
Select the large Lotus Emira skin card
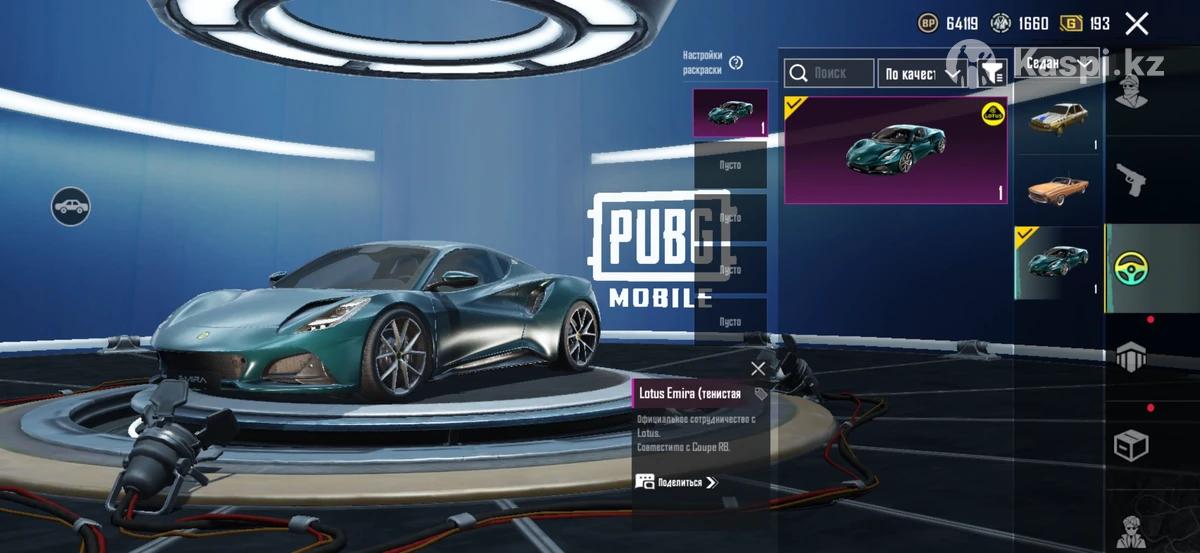click(895, 150)
